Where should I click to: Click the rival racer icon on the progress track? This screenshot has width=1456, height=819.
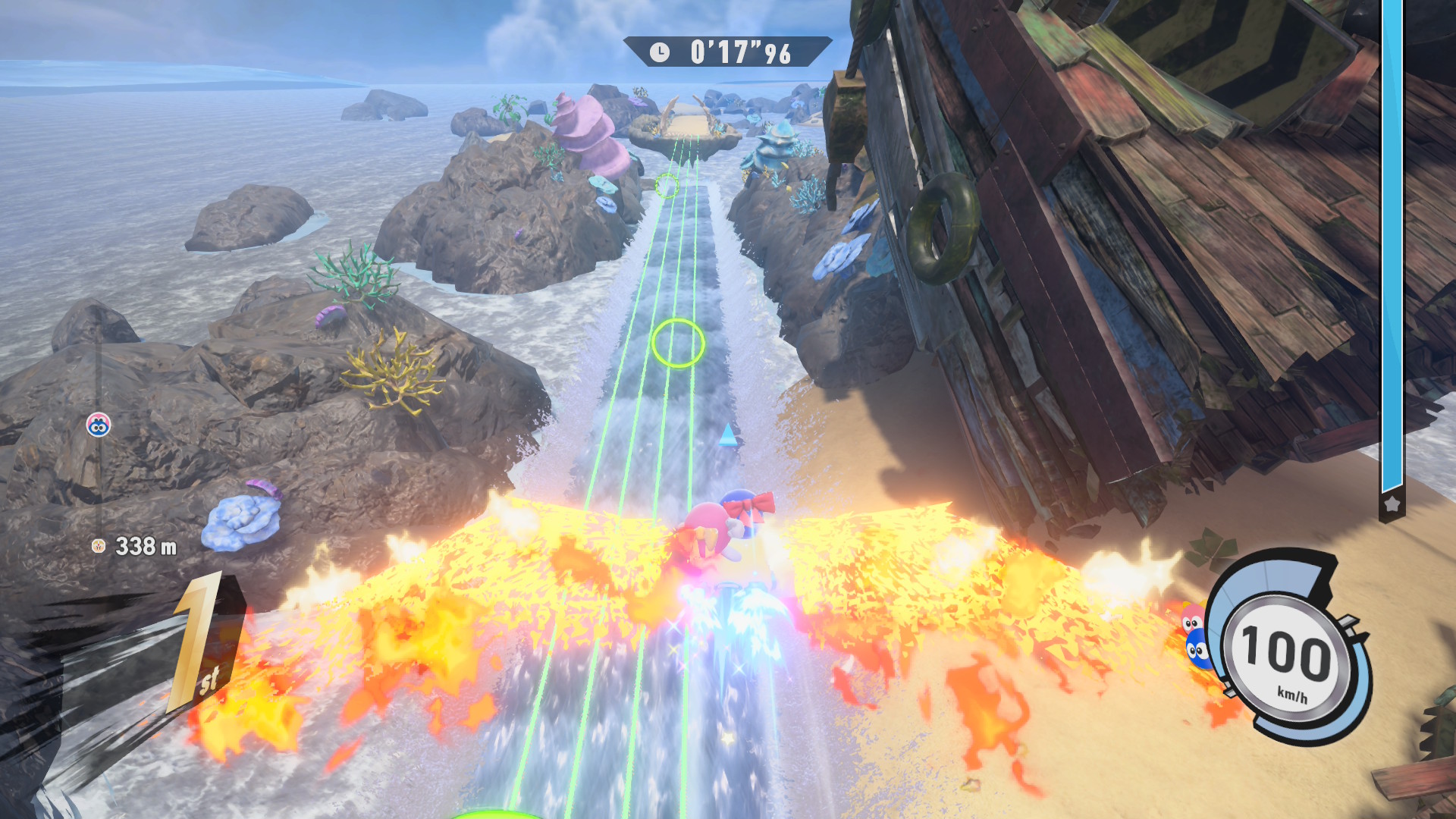click(x=98, y=425)
